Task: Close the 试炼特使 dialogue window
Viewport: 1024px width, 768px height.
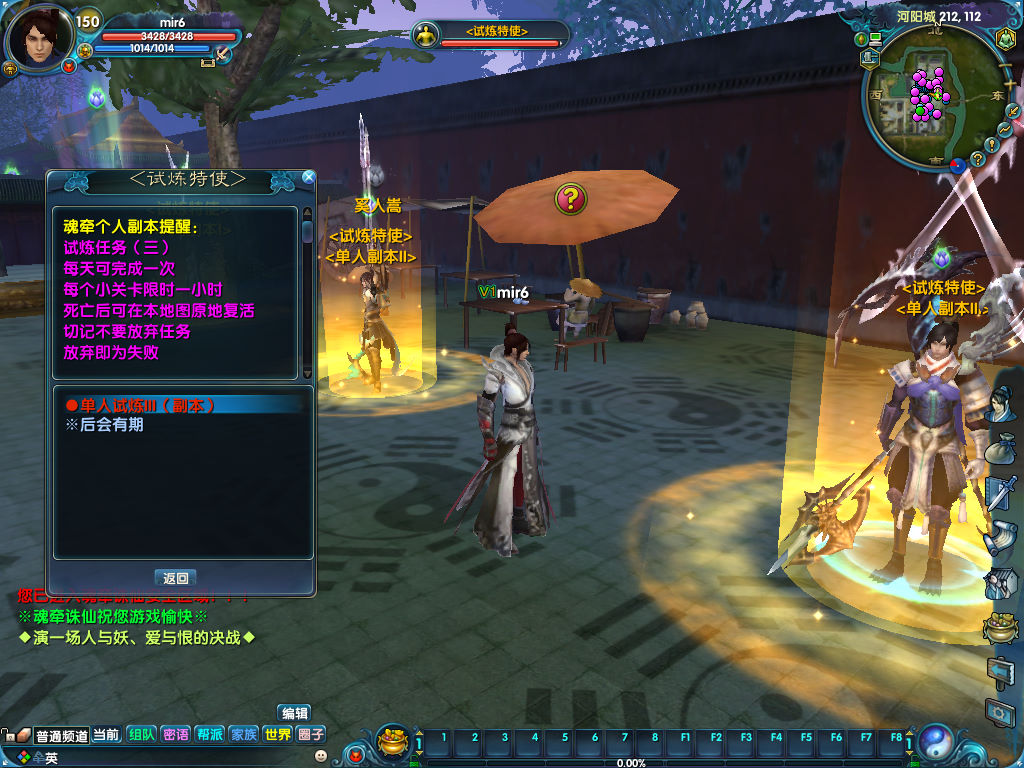Action: click(x=308, y=178)
